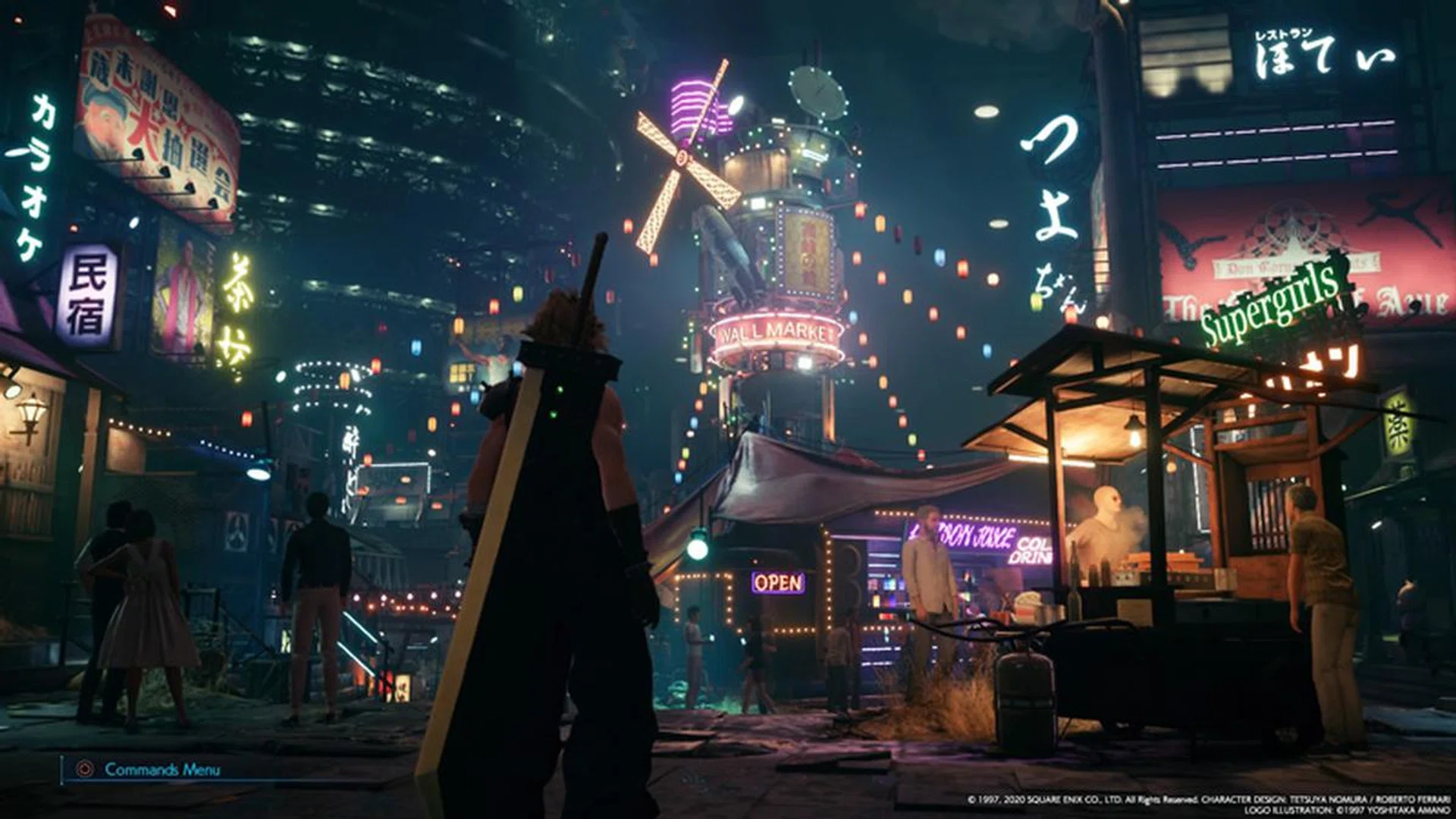Viewport: 1456px width, 819px height.
Task: Click the circle button icon for Commands Menu
Action: [x=85, y=769]
